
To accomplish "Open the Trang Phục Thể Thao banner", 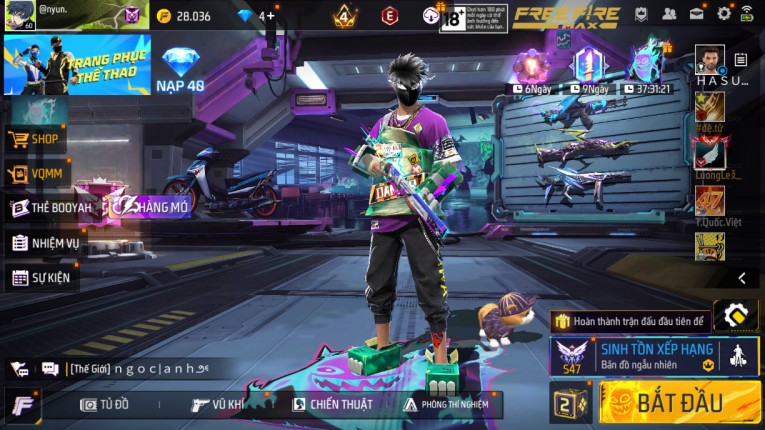I will coord(77,65).
